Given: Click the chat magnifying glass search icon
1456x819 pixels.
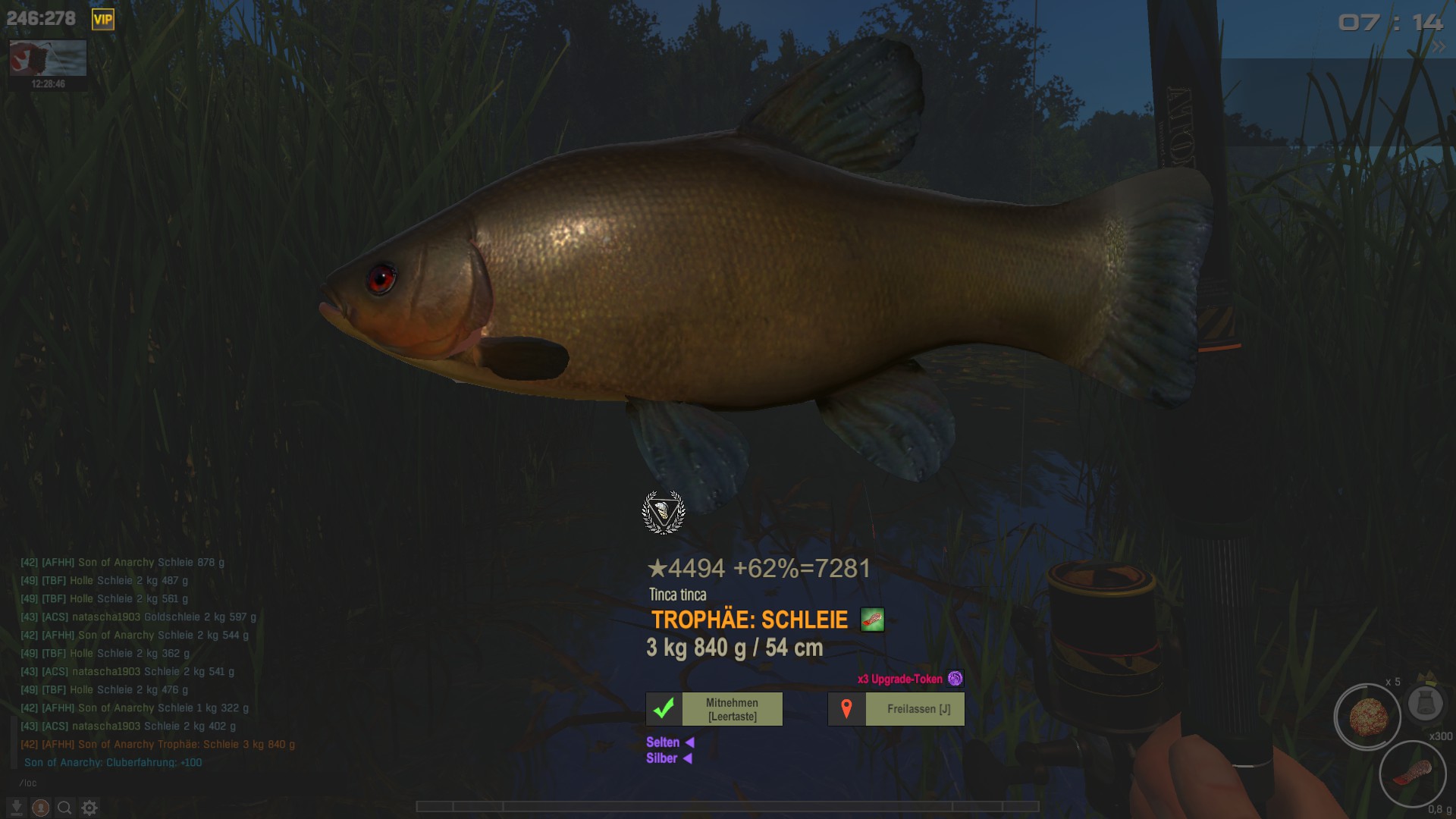Looking at the screenshot, I should [x=65, y=808].
